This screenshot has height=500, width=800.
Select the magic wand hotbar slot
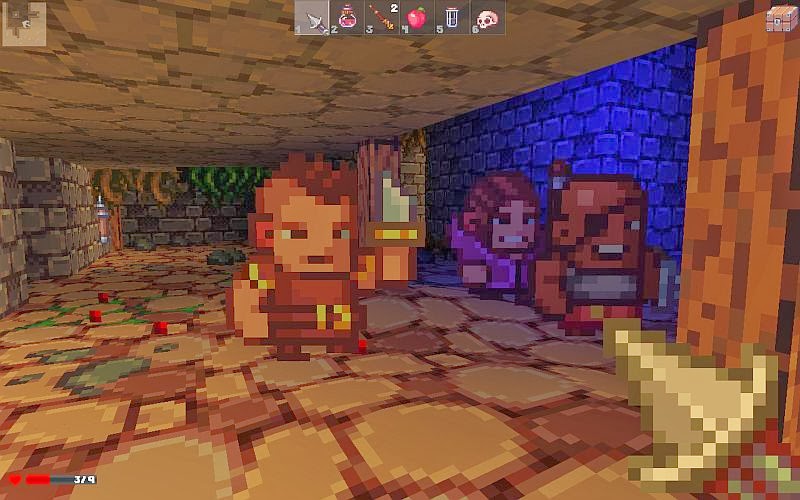[382, 18]
